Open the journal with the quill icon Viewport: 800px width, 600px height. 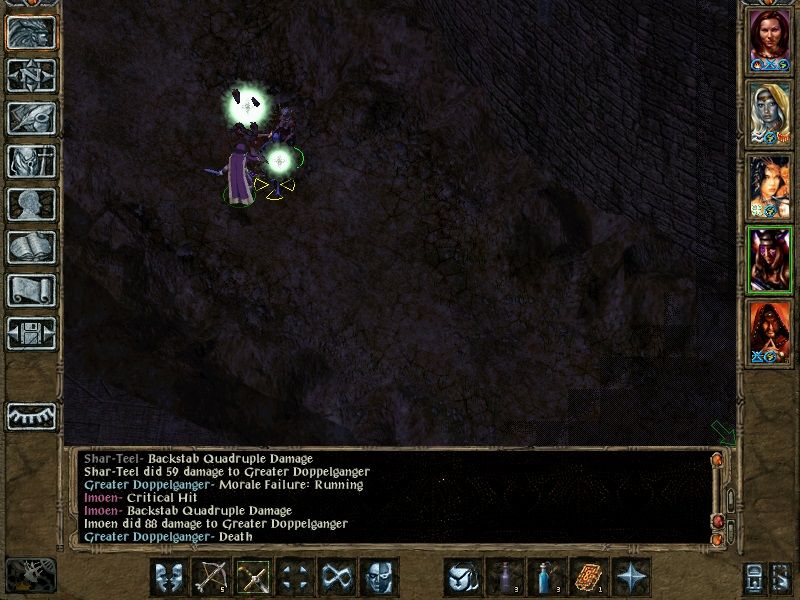[x=31, y=118]
